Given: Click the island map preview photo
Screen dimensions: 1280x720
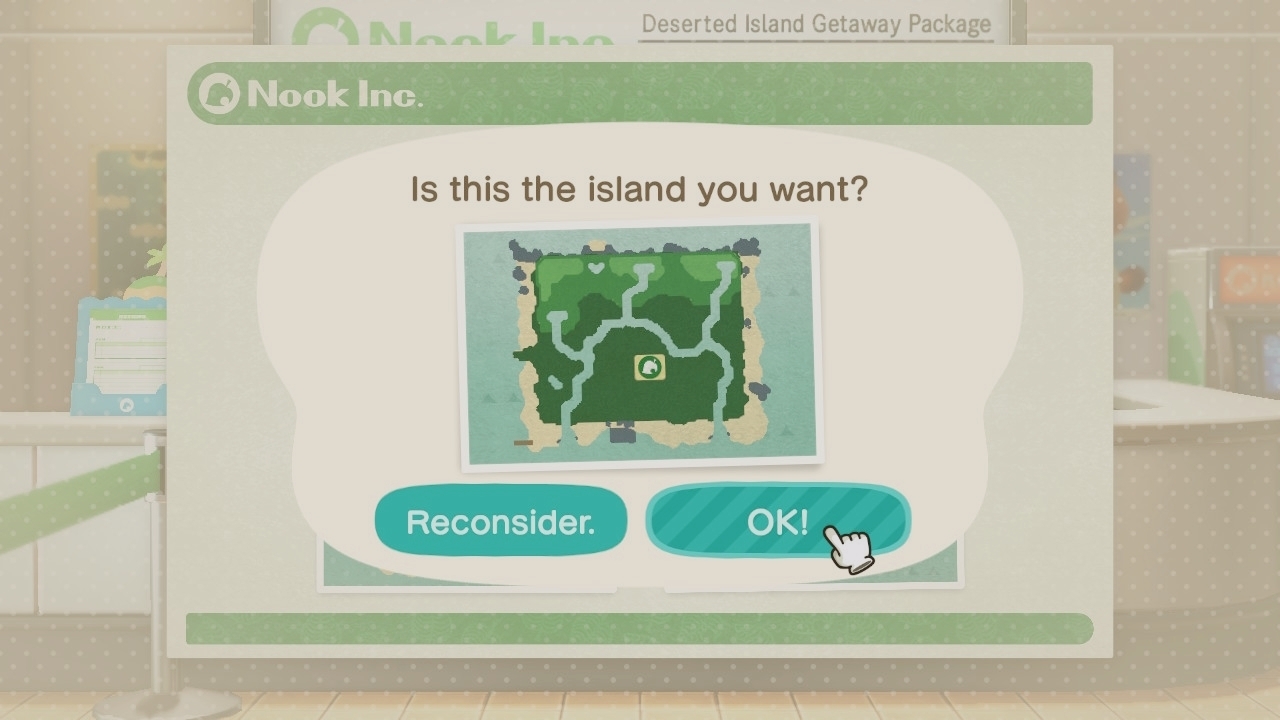Looking at the screenshot, I should (640, 344).
